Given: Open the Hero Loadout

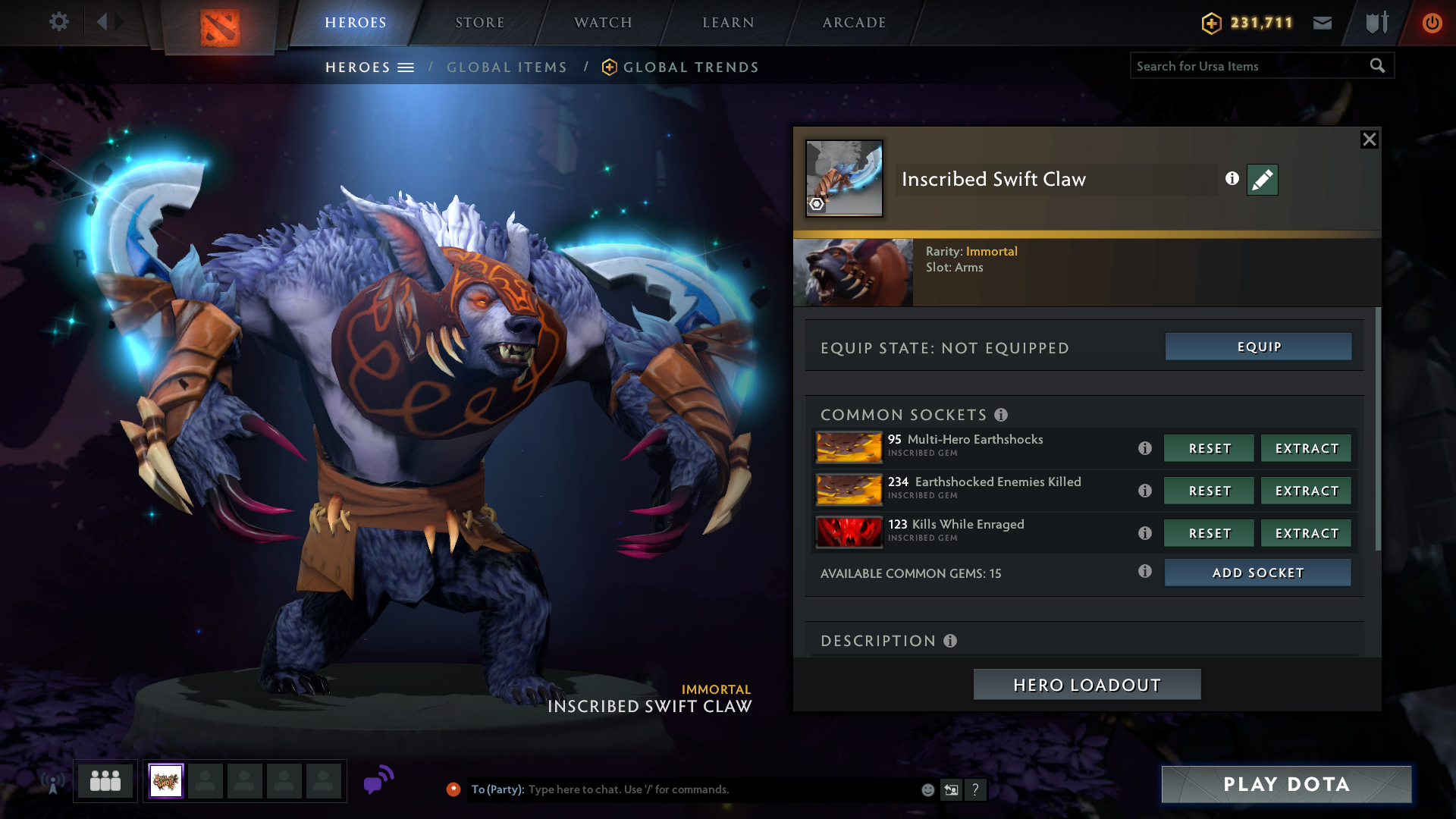Looking at the screenshot, I should coord(1087,685).
